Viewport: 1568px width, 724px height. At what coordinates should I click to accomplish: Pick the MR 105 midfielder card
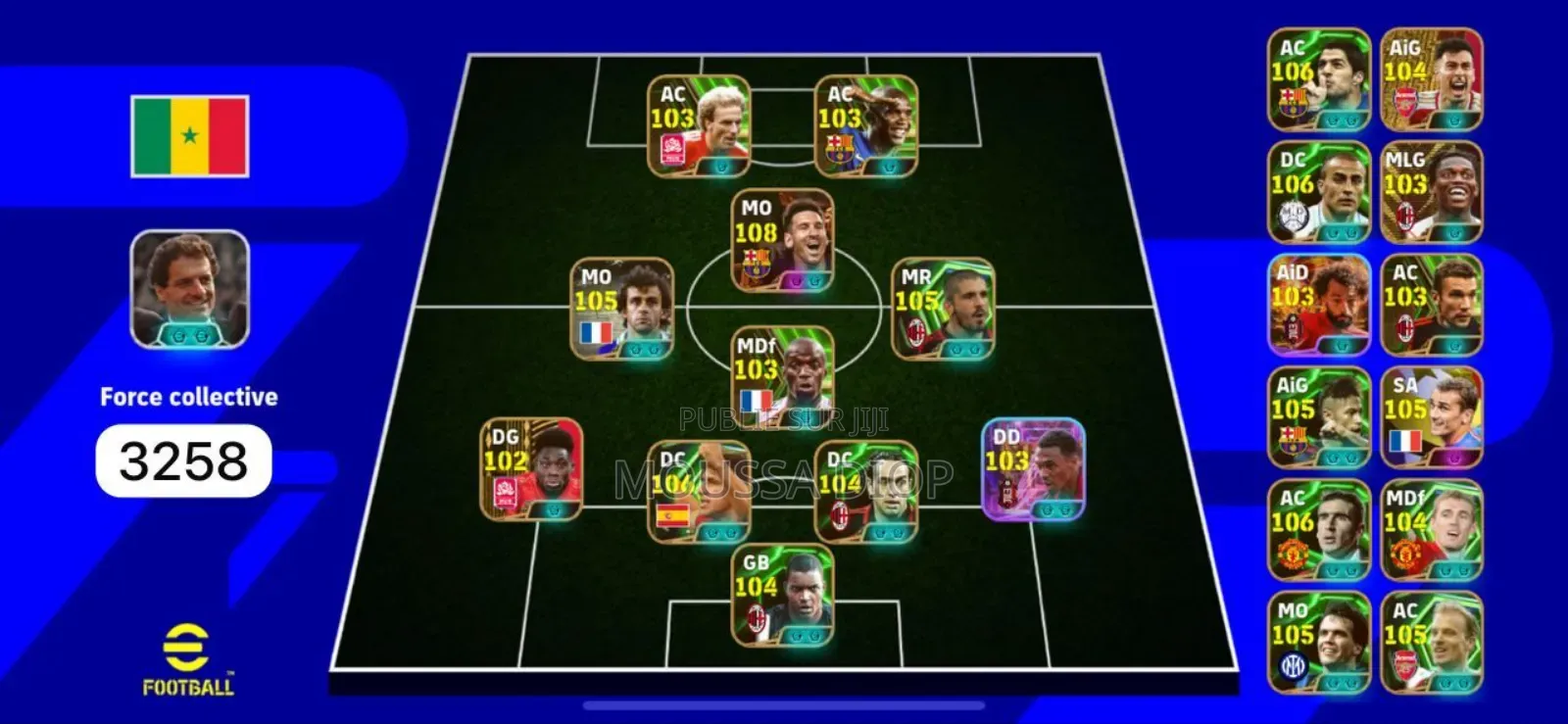coord(943,309)
